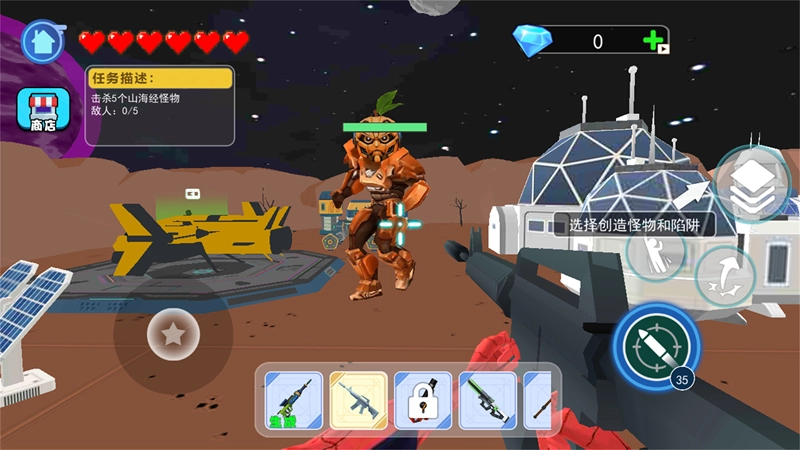Select the green-and-black sniper rifle slot

tap(487, 400)
